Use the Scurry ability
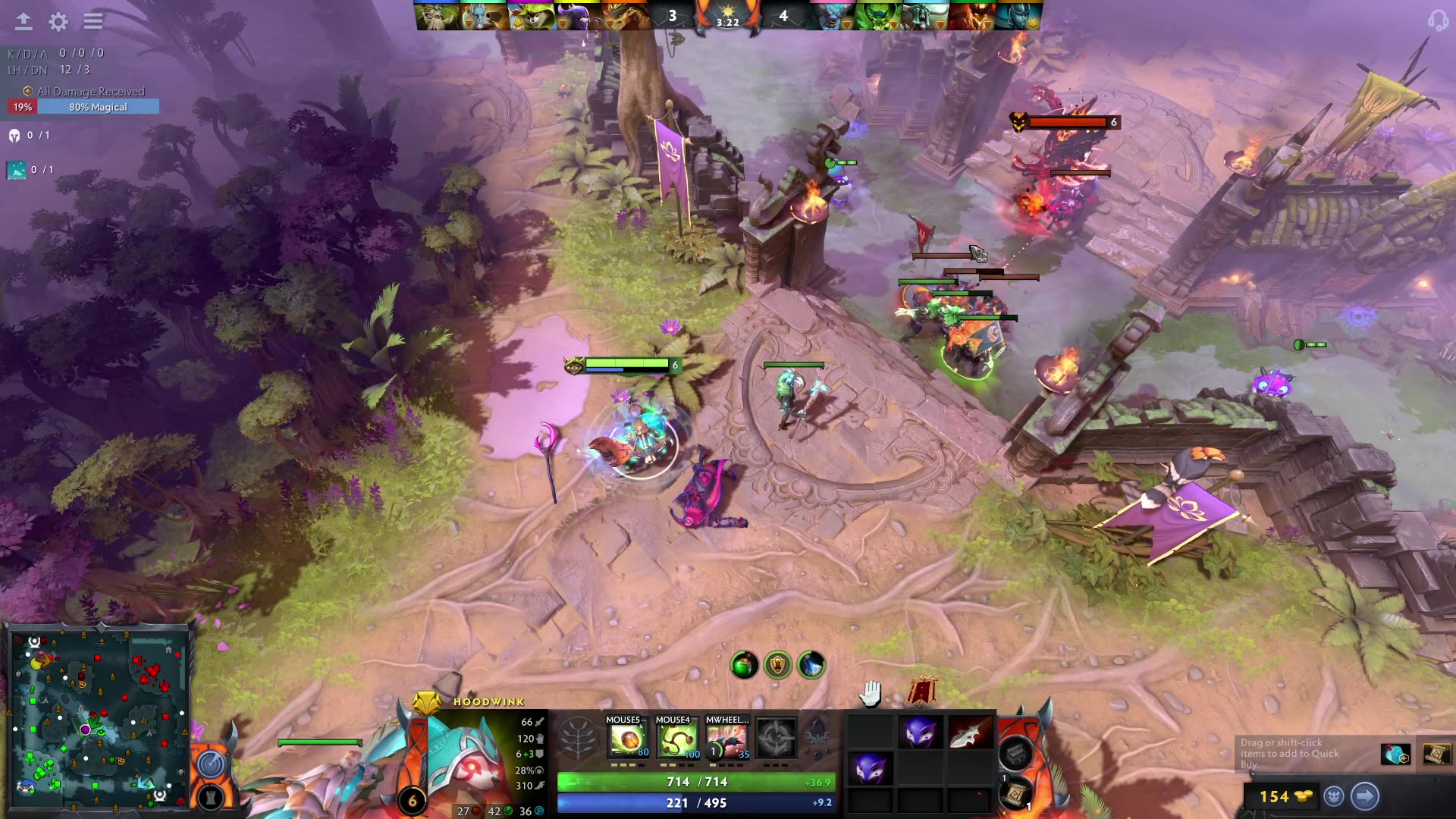Image resolution: width=1456 pixels, height=819 pixels. pyautogui.click(x=726, y=738)
